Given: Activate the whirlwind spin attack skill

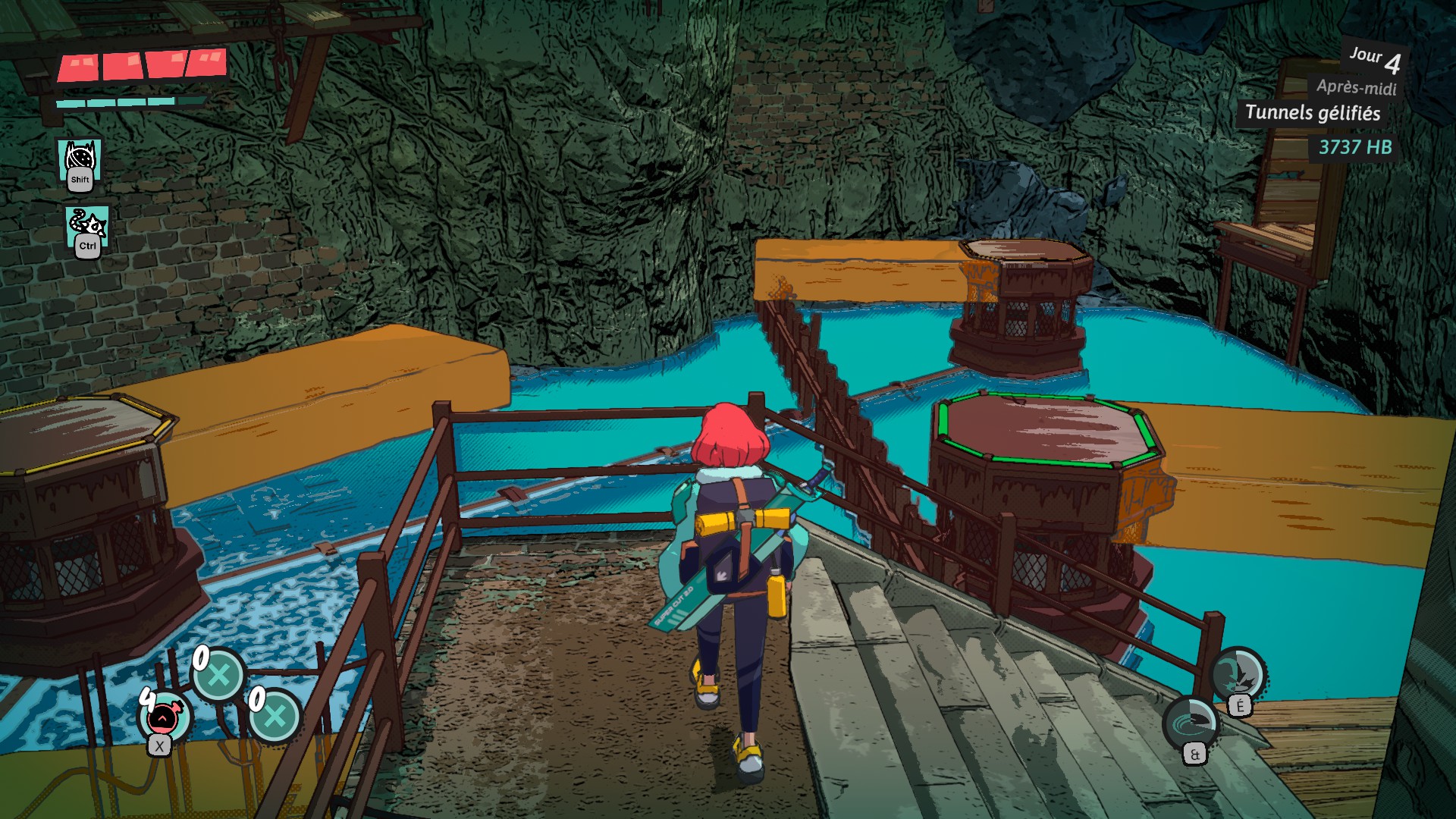Looking at the screenshot, I should [x=1190, y=723].
